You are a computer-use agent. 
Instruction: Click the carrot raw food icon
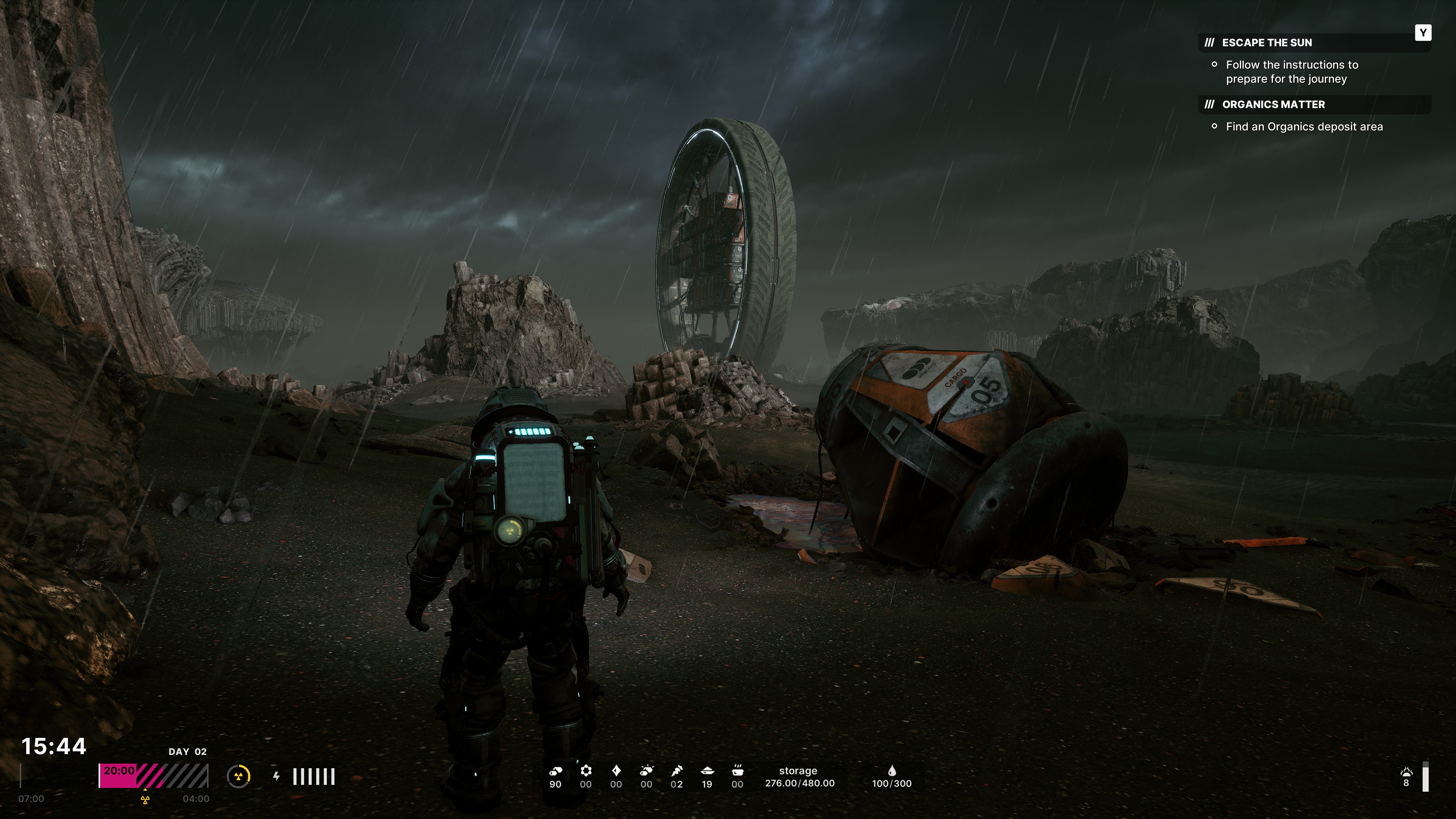click(x=676, y=770)
